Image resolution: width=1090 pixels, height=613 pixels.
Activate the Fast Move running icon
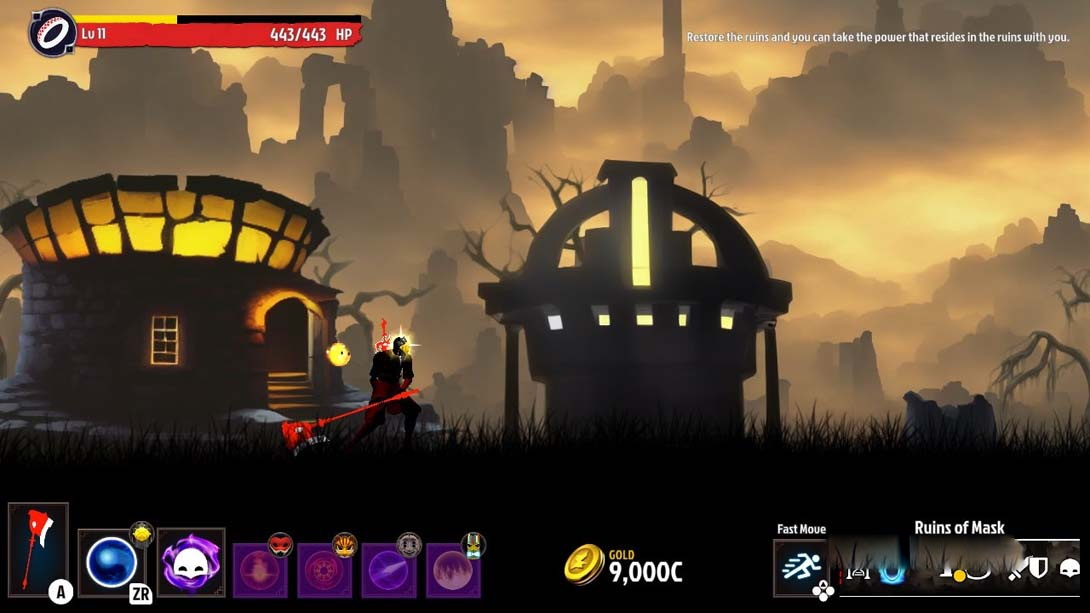pos(802,567)
